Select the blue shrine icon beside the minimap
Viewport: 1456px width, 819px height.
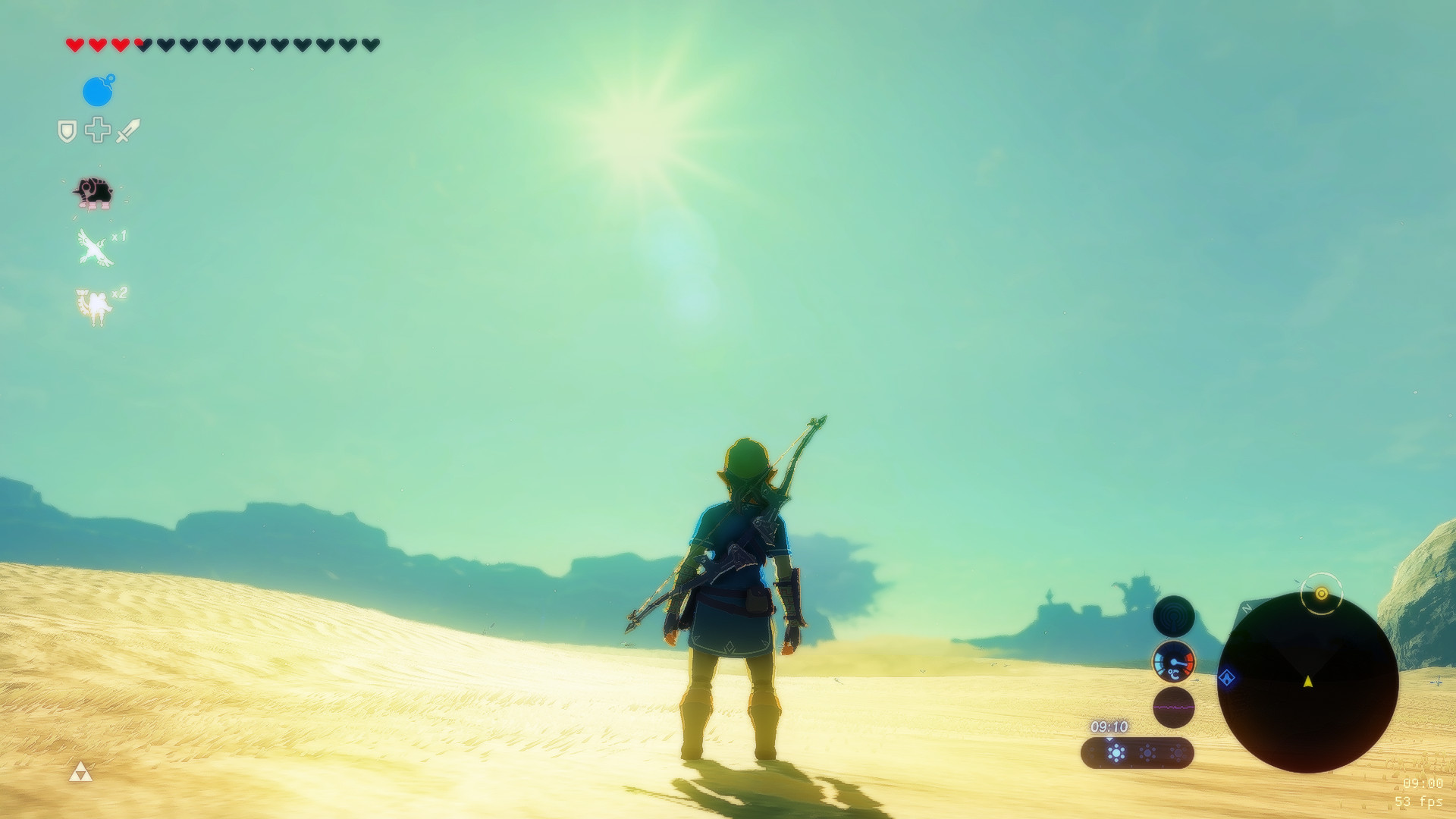pyautogui.click(x=1228, y=676)
